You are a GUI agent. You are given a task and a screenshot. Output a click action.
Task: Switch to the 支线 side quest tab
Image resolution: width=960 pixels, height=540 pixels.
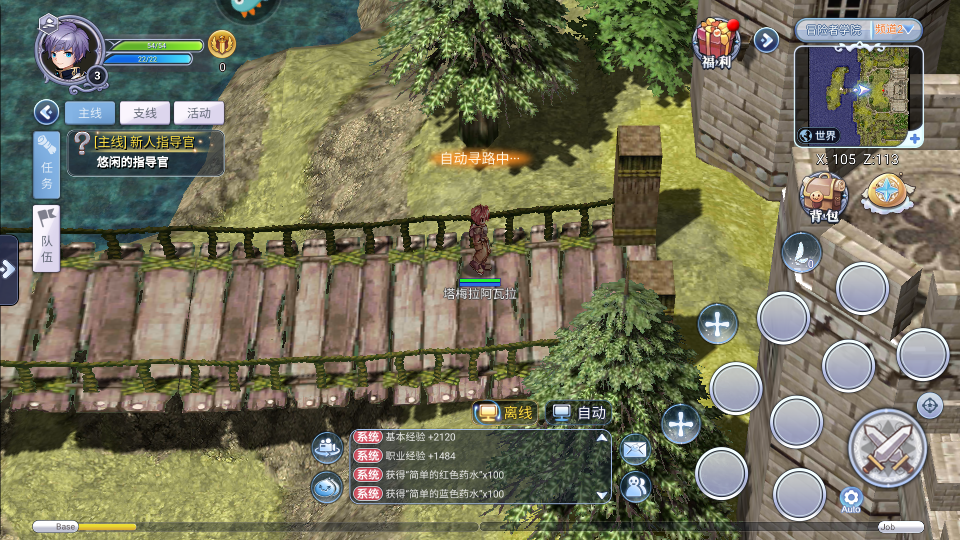(144, 113)
